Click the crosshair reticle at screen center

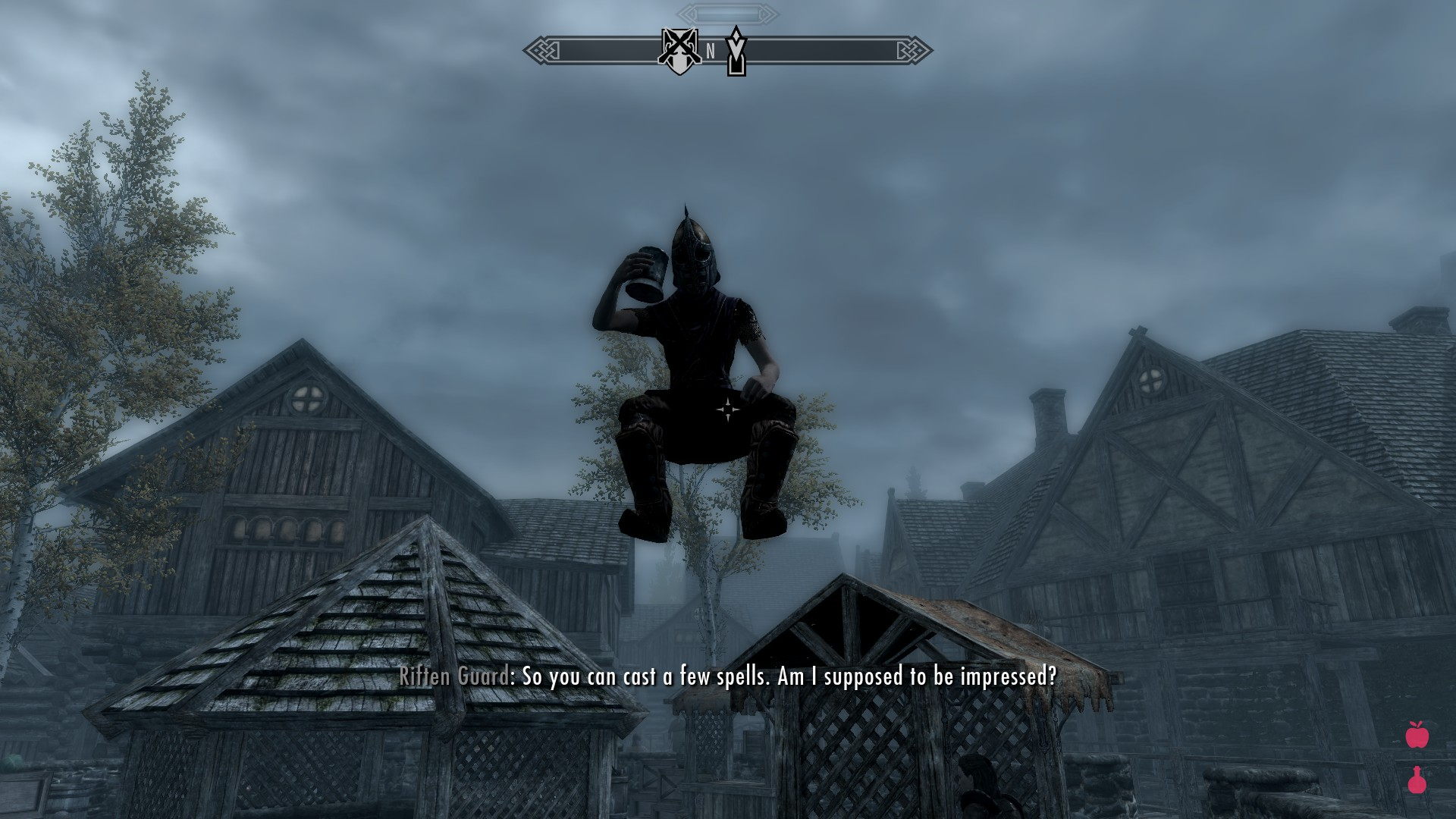pos(727,408)
